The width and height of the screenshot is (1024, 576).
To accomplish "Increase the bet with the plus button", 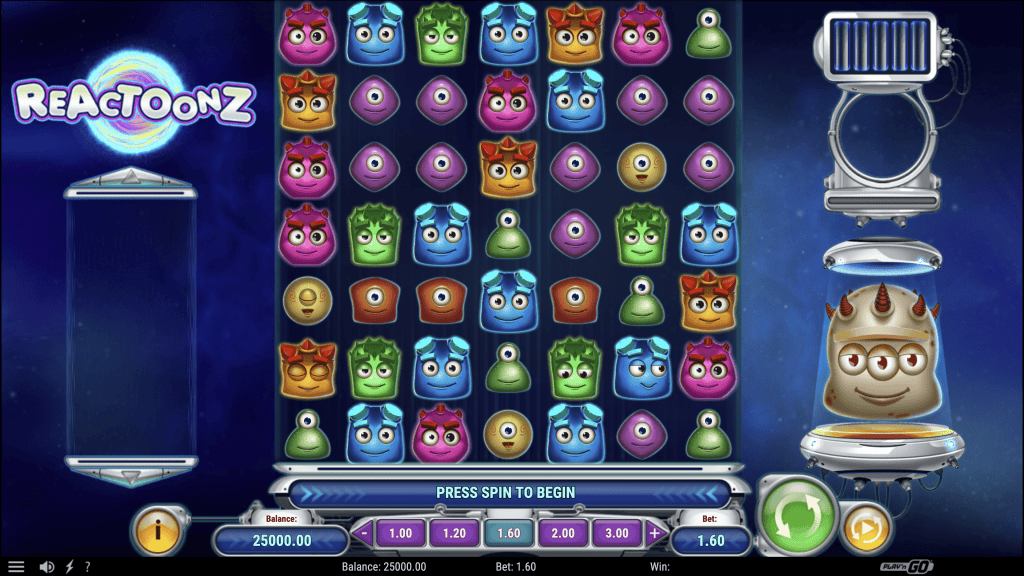I will coord(655,533).
